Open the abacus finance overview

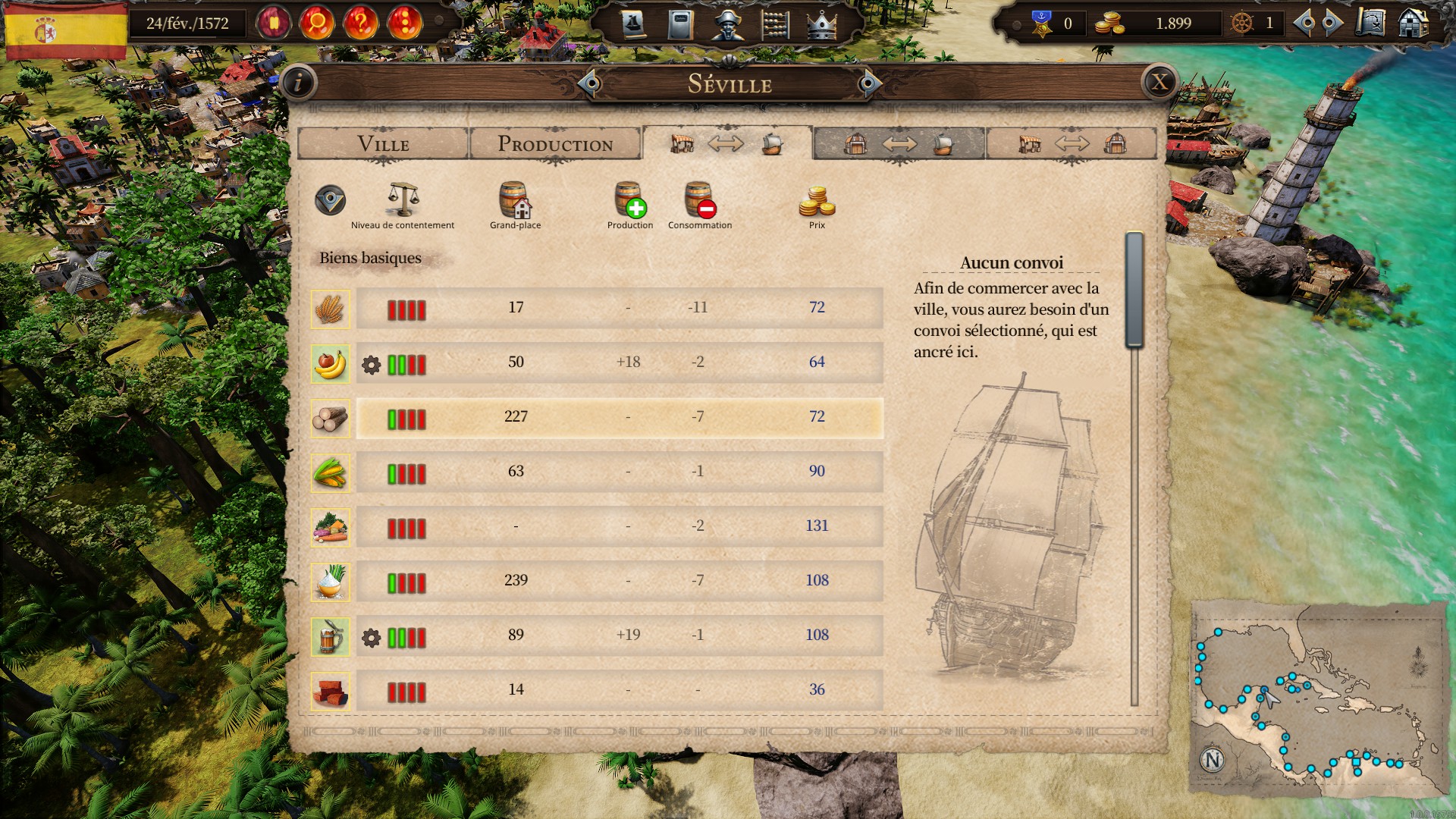tap(775, 25)
